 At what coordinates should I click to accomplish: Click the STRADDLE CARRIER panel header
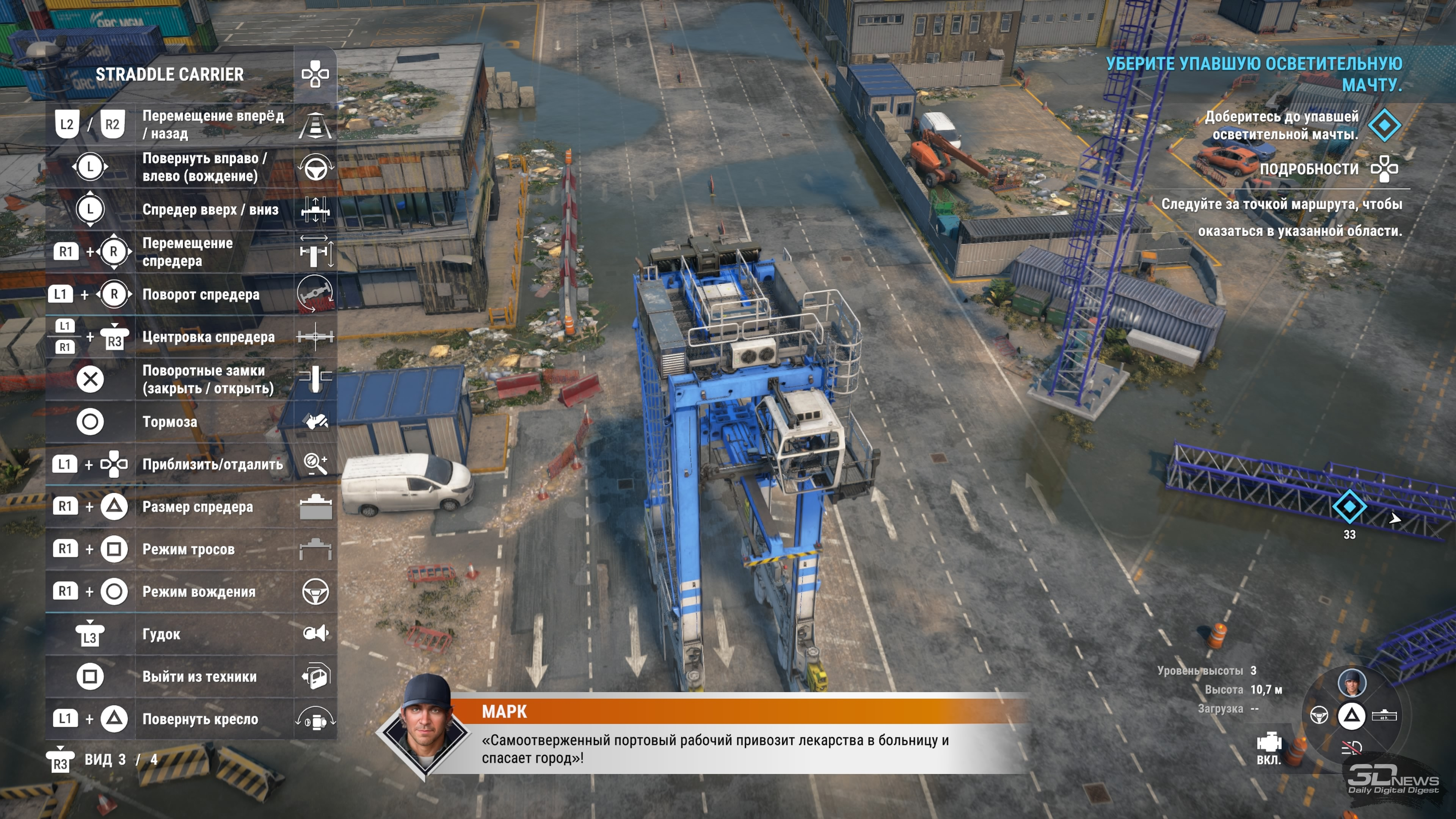click(x=169, y=74)
